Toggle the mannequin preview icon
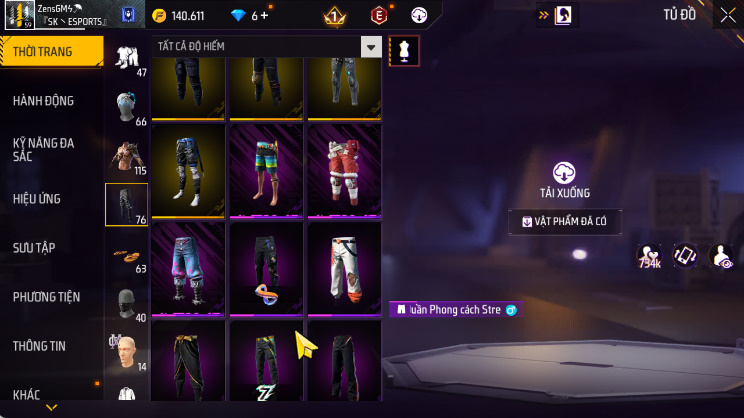Image resolution: width=744 pixels, height=418 pixels. [404, 50]
